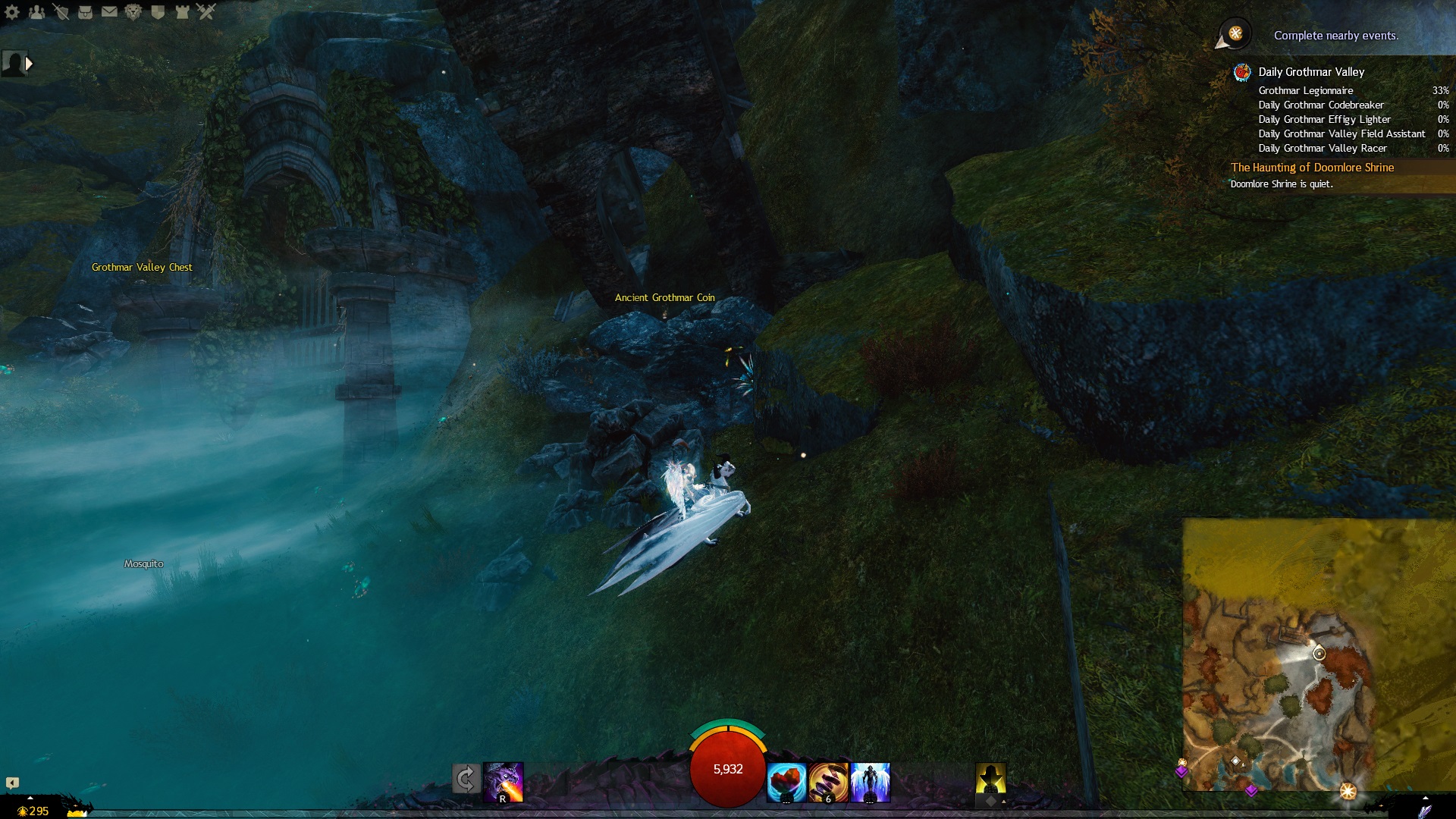Screen dimensions: 1456x819
Task: Select The Haunting of Doomlore Shrine event
Action: pyautogui.click(x=1312, y=168)
